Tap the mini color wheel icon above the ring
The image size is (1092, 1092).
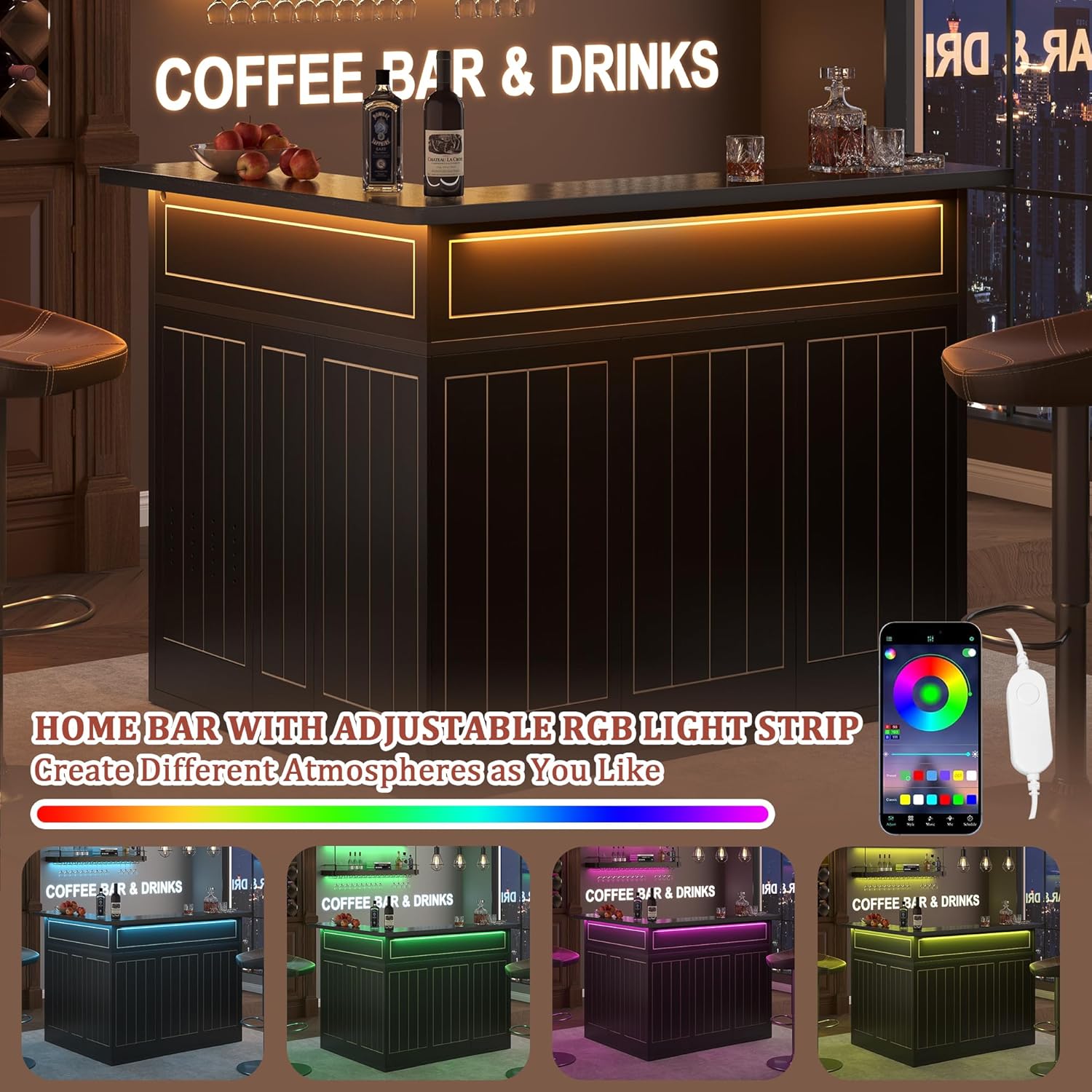891,654
